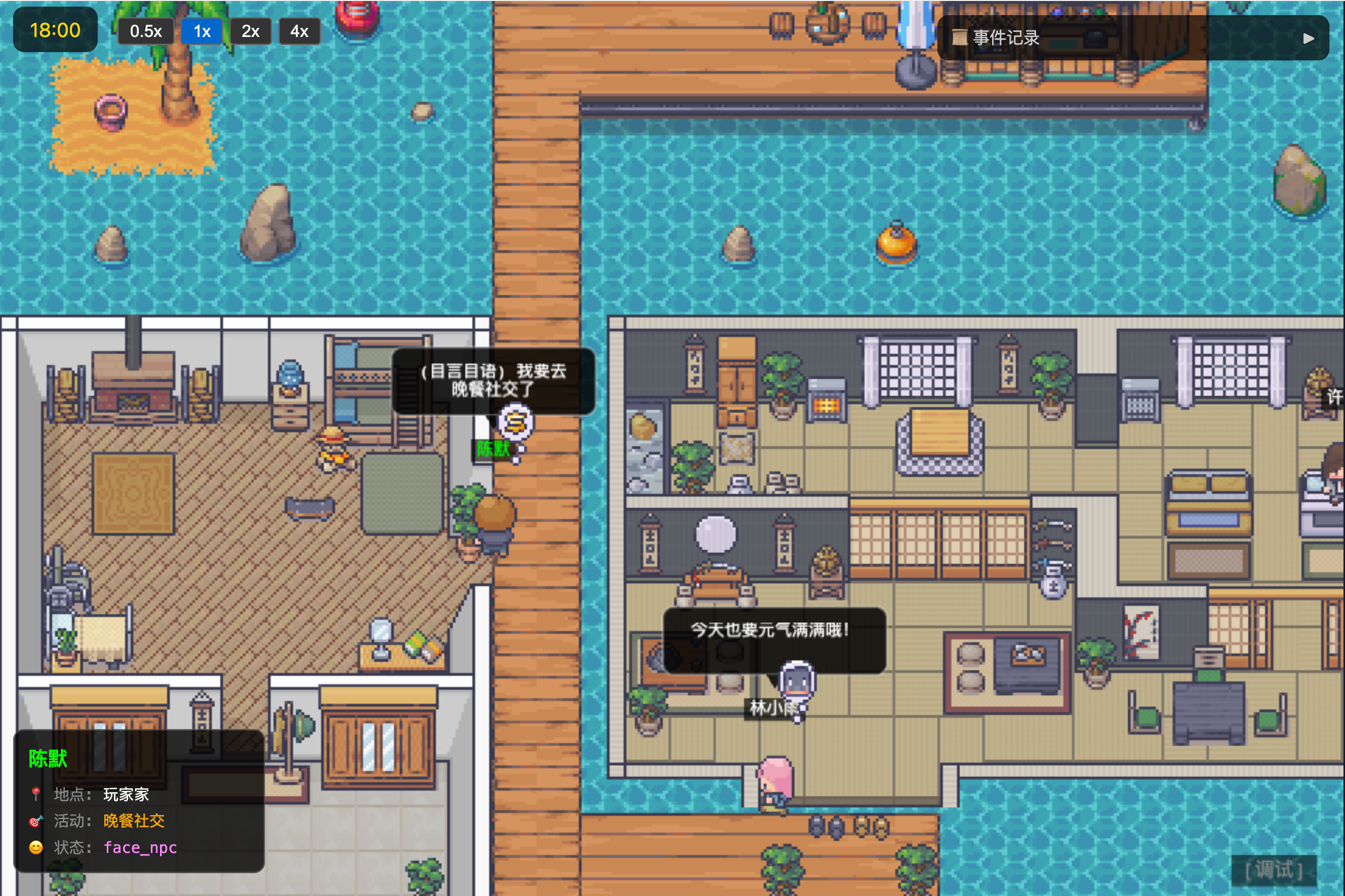Select the 林小雨 character name tag
This screenshot has width=1345, height=896.
point(772,708)
